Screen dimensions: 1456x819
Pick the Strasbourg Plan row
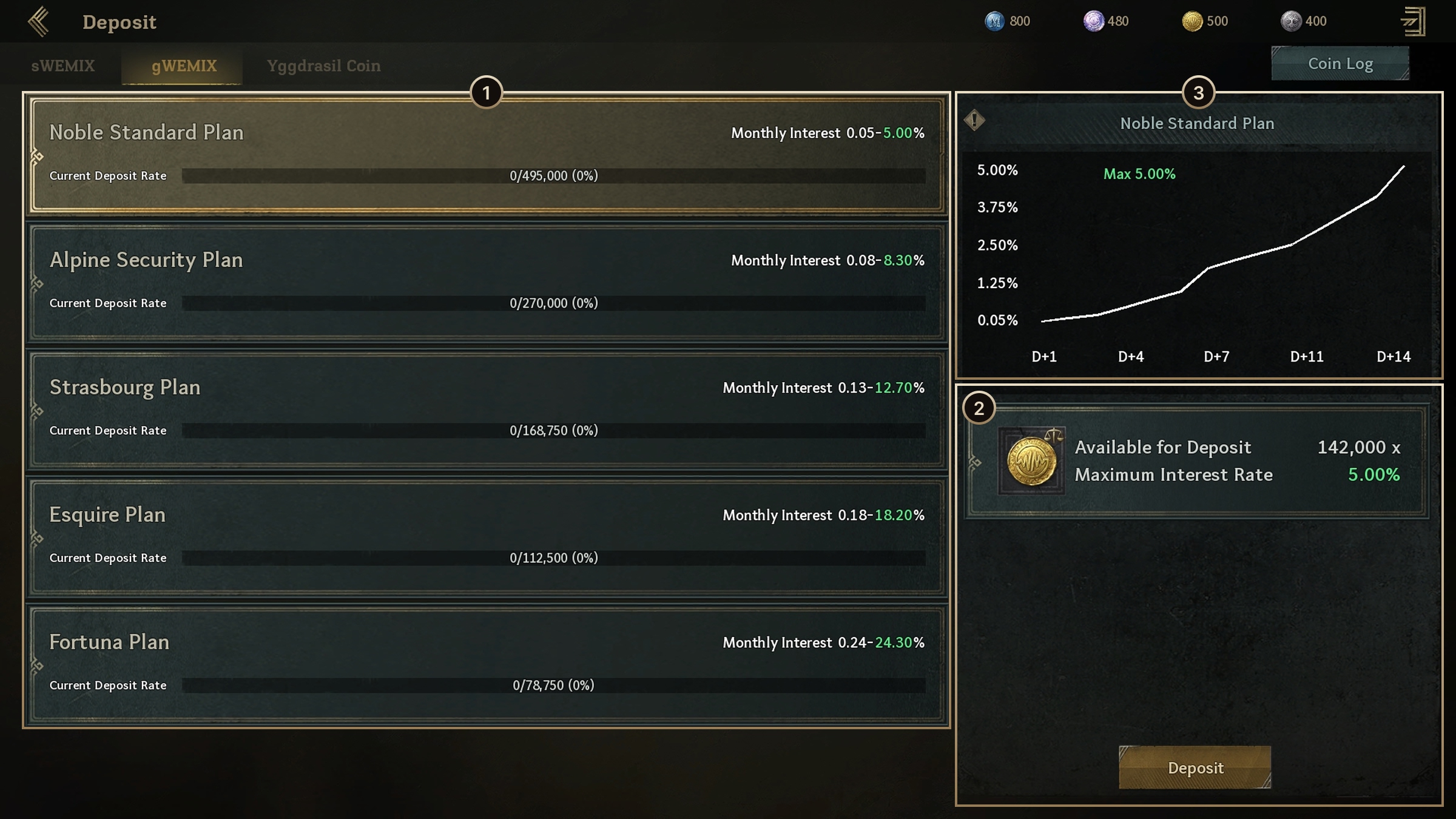[x=486, y=409]
